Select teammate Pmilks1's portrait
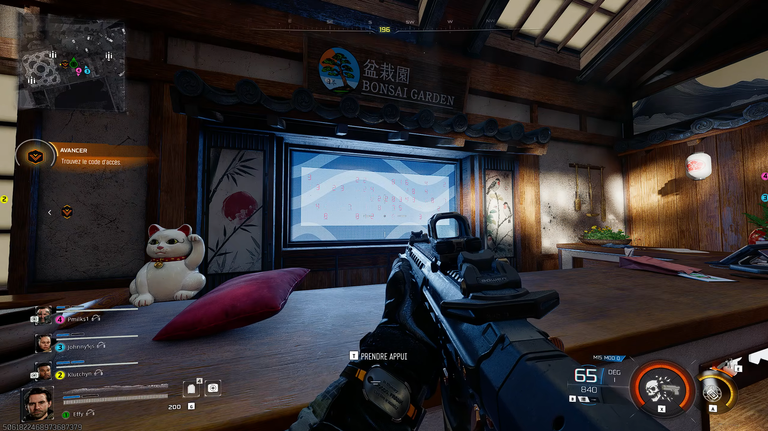The image size is (768, 431). (x=44, y=318)
